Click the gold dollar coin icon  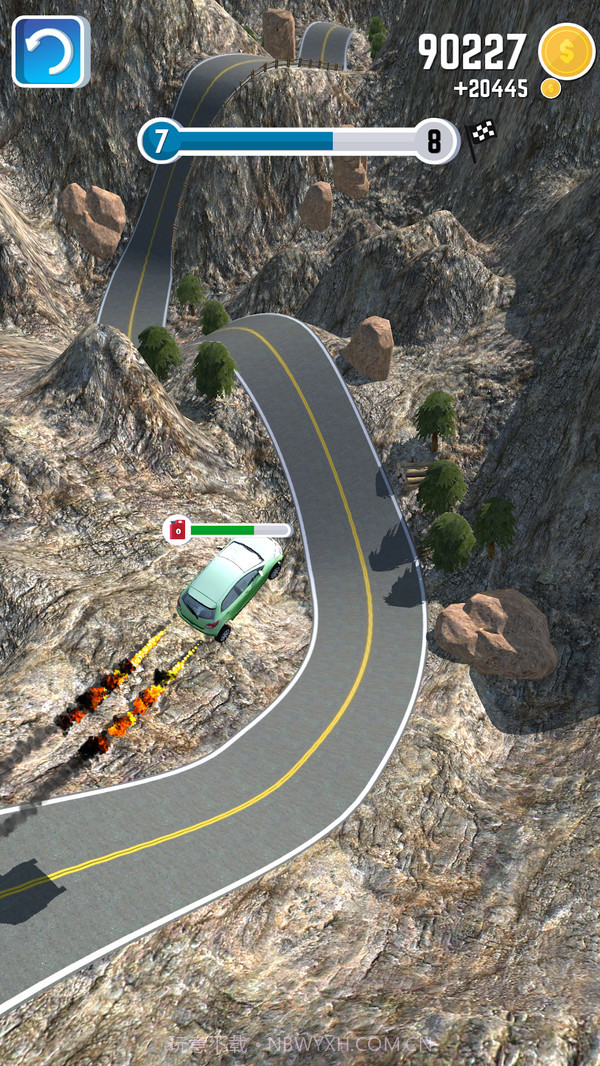pyautogui.click(x=566, y=51)
